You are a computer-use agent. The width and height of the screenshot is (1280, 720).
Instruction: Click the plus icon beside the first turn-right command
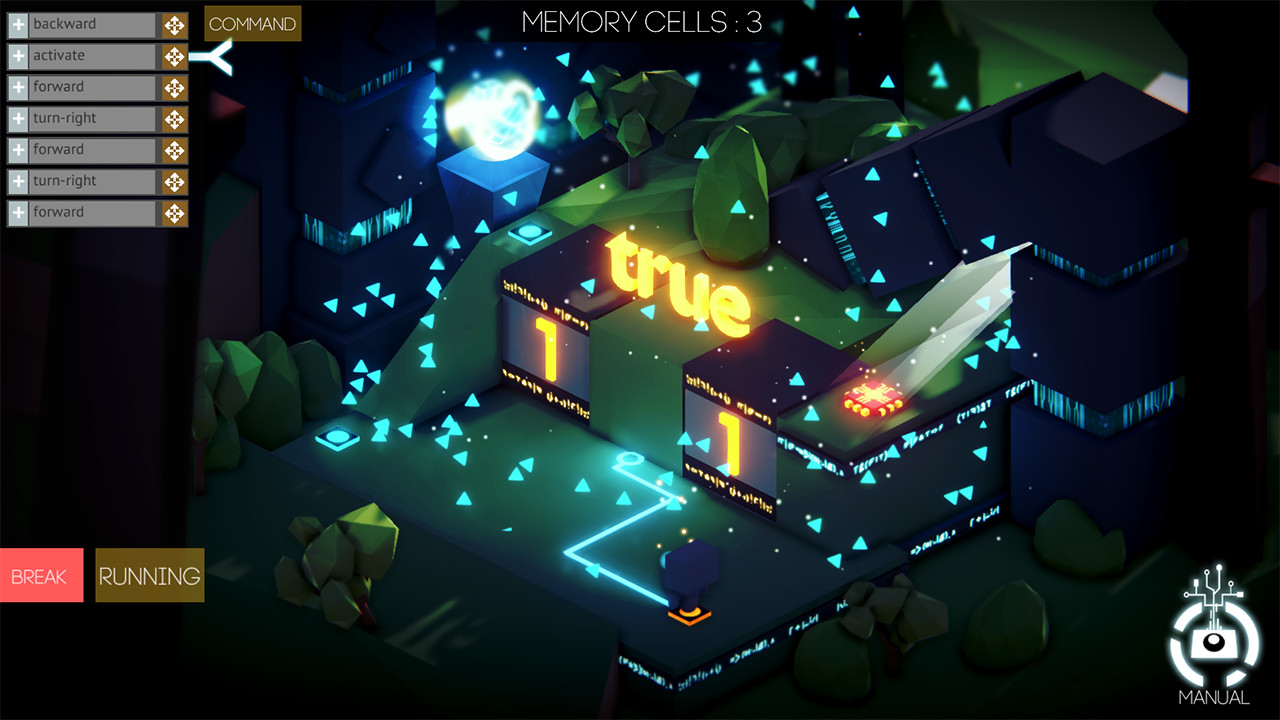[16, 118]
